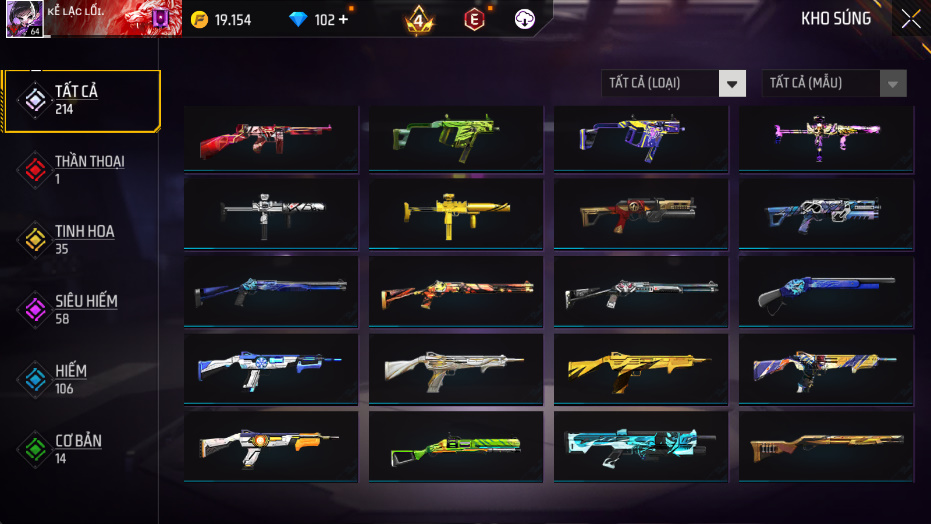This screenshot has width=931, height=524.
Task: Select the all-gold submachine gun skin
Action: [455, 213]
